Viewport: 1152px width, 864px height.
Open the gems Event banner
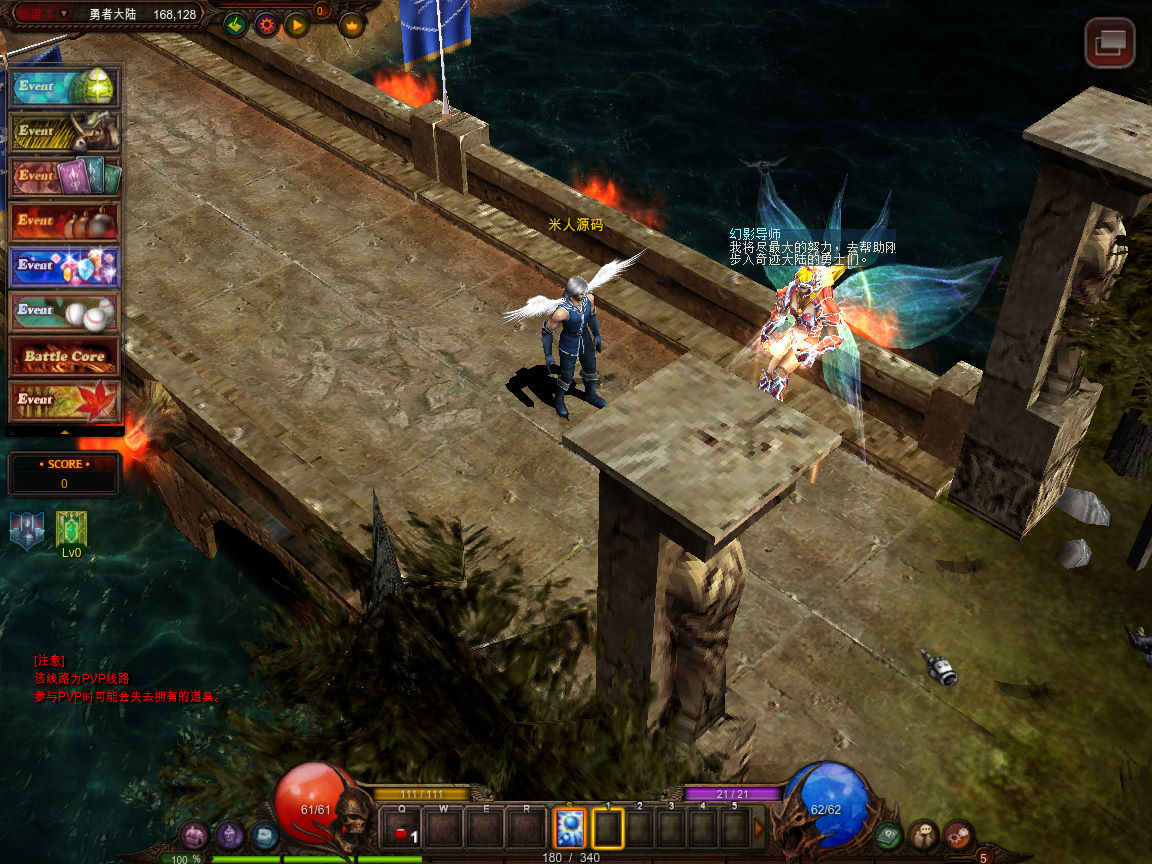(65, 267)
